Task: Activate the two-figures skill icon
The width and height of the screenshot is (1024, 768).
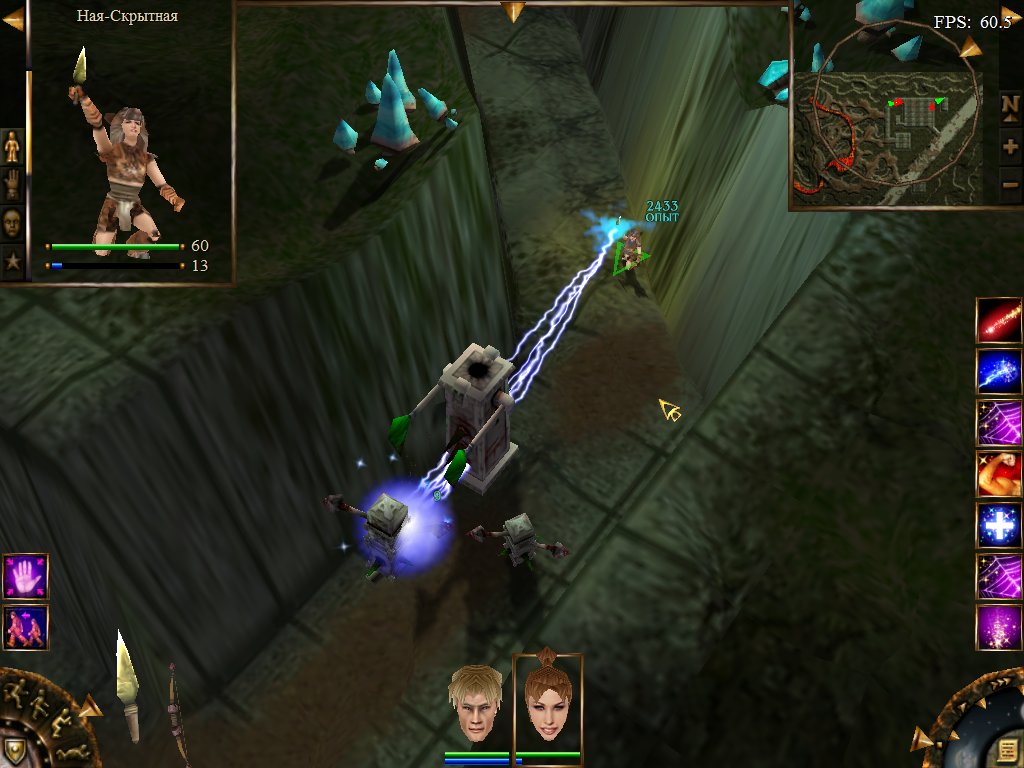Action: [25, 627]
